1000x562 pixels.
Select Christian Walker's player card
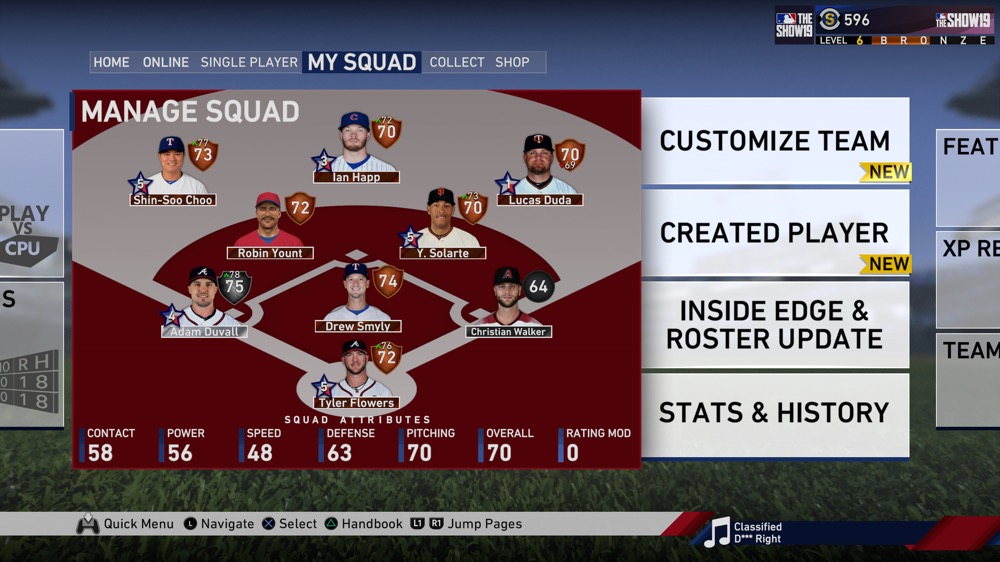[x=508, y=305]
